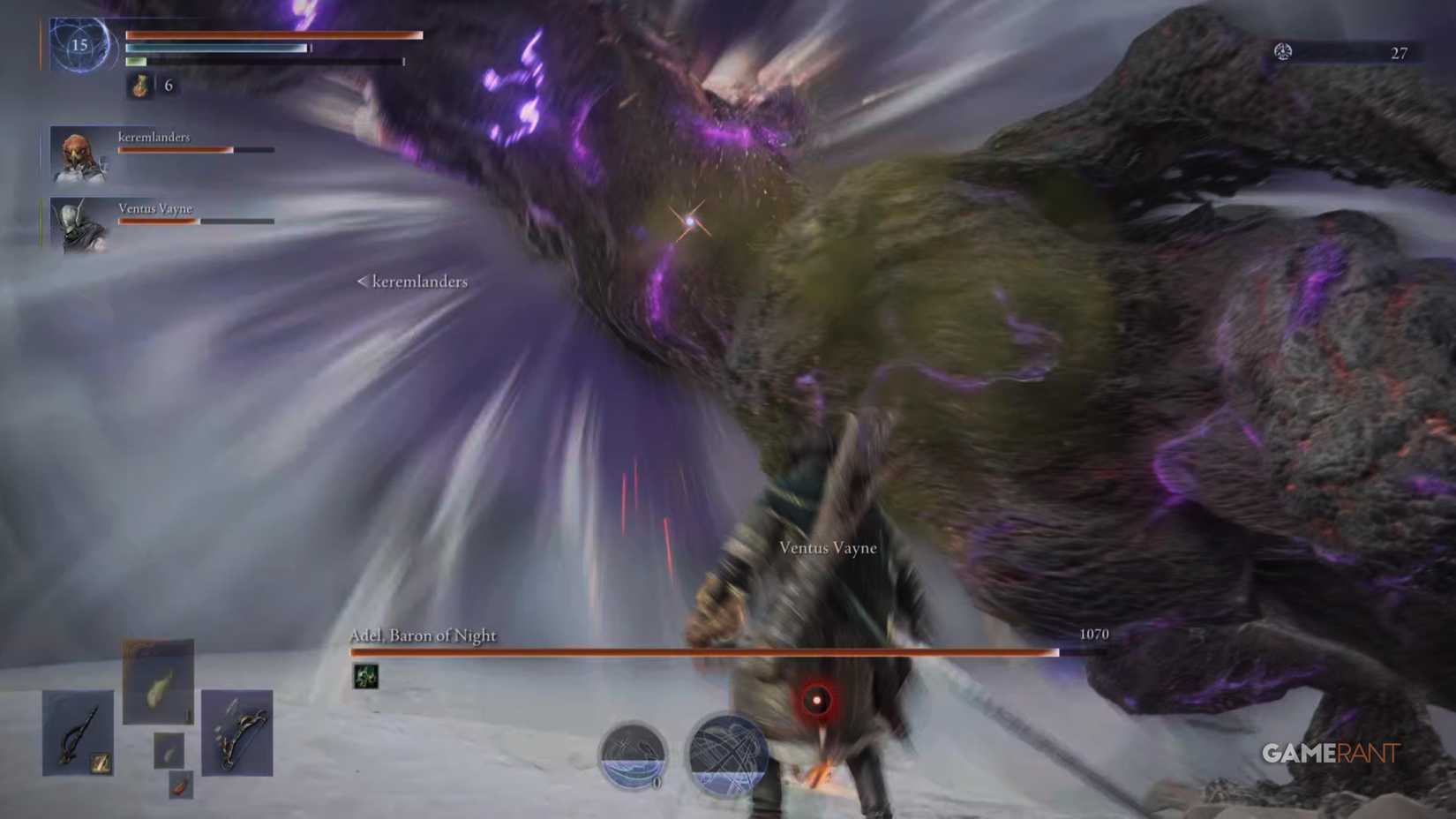Click the flask count indicator showing 6

[169, 86]
